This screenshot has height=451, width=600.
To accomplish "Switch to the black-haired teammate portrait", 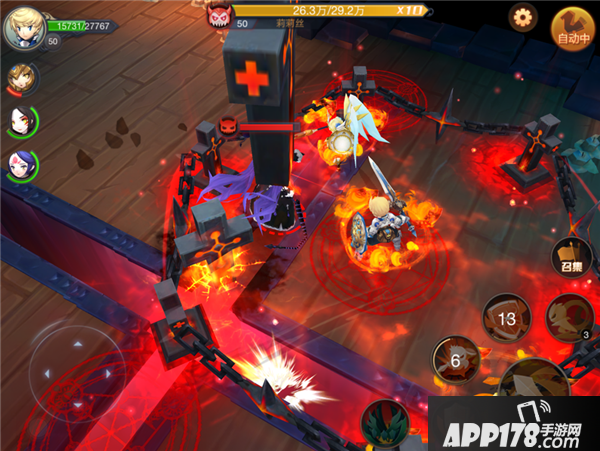I will coord(20,120).
